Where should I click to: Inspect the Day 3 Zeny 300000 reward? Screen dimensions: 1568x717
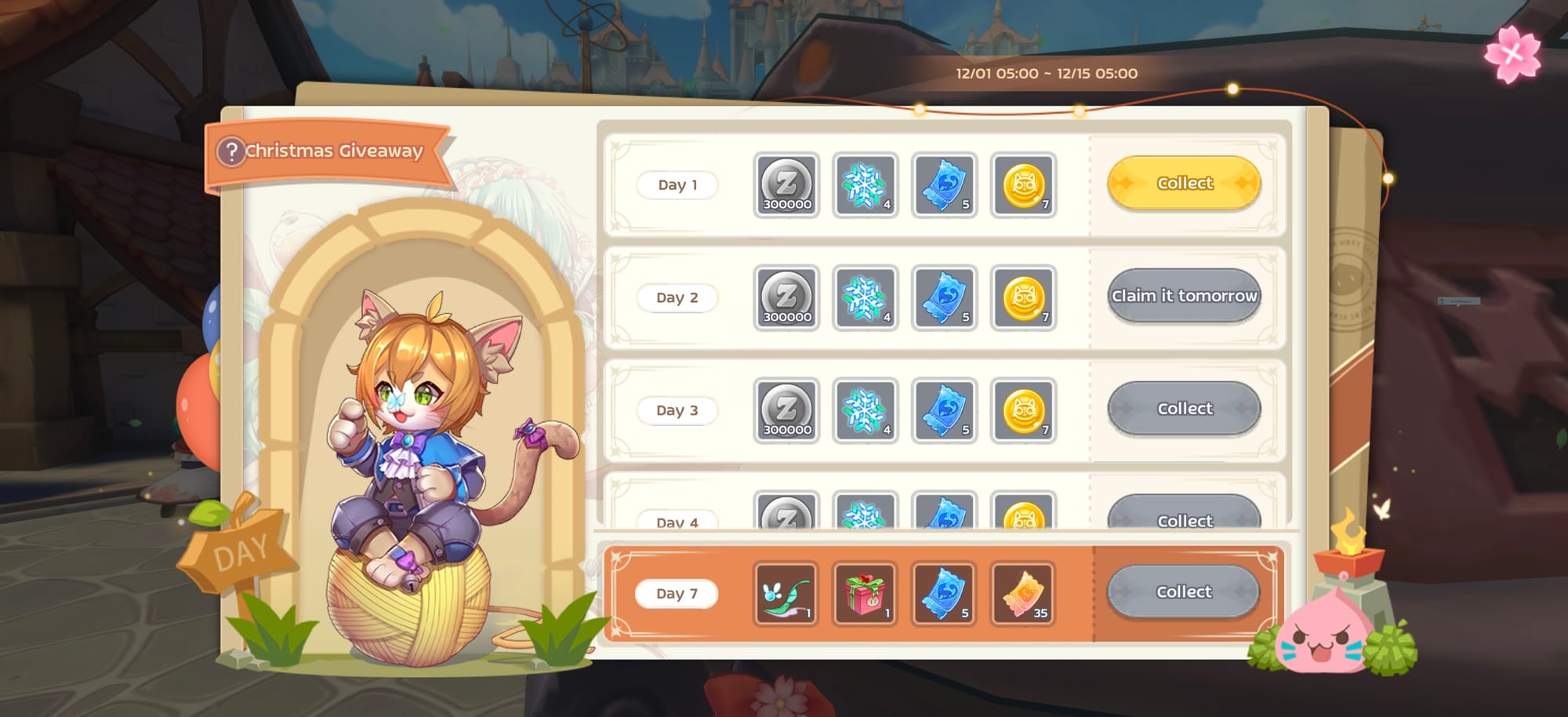tap(786, 411)
